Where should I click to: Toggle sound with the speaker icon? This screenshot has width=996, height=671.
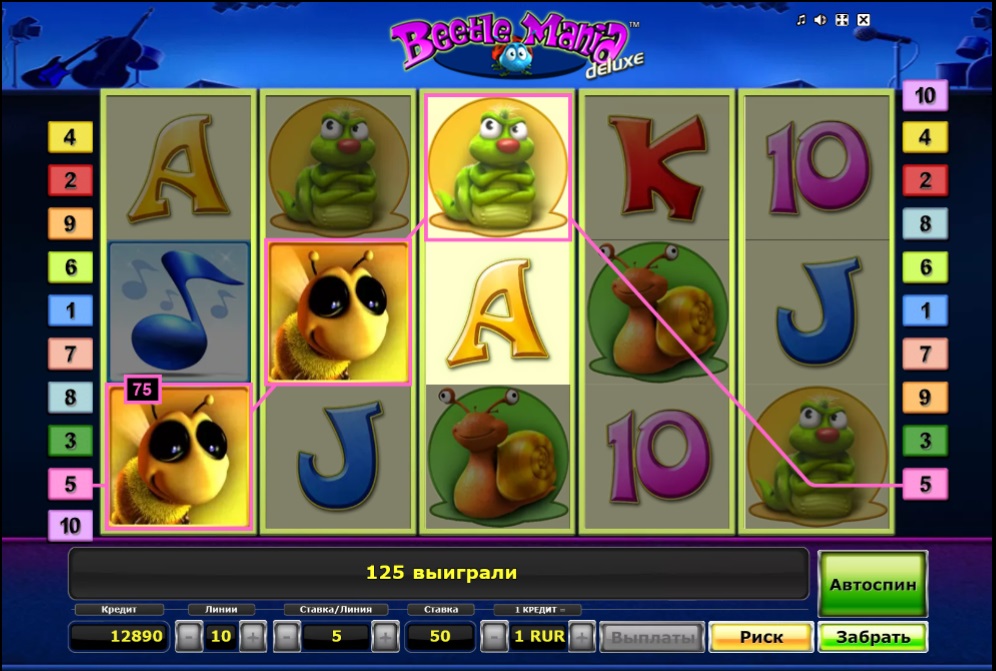pyautogui.click(x=821, y=20)
